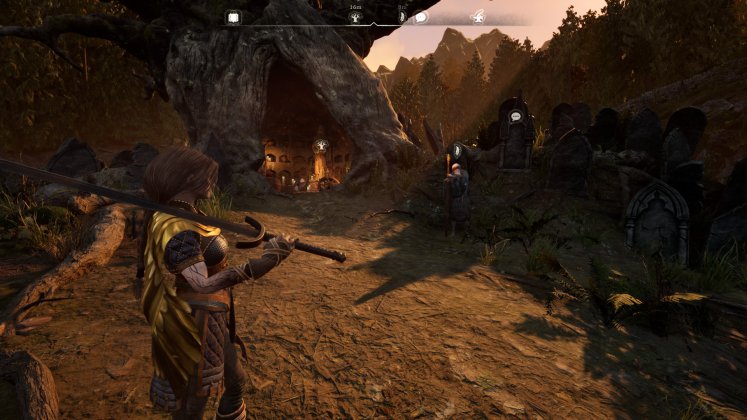This screenshot has height=420, width=747.
Task: Click the tree waypoint marker inside the hollow trunk
Action: (322, 146)
